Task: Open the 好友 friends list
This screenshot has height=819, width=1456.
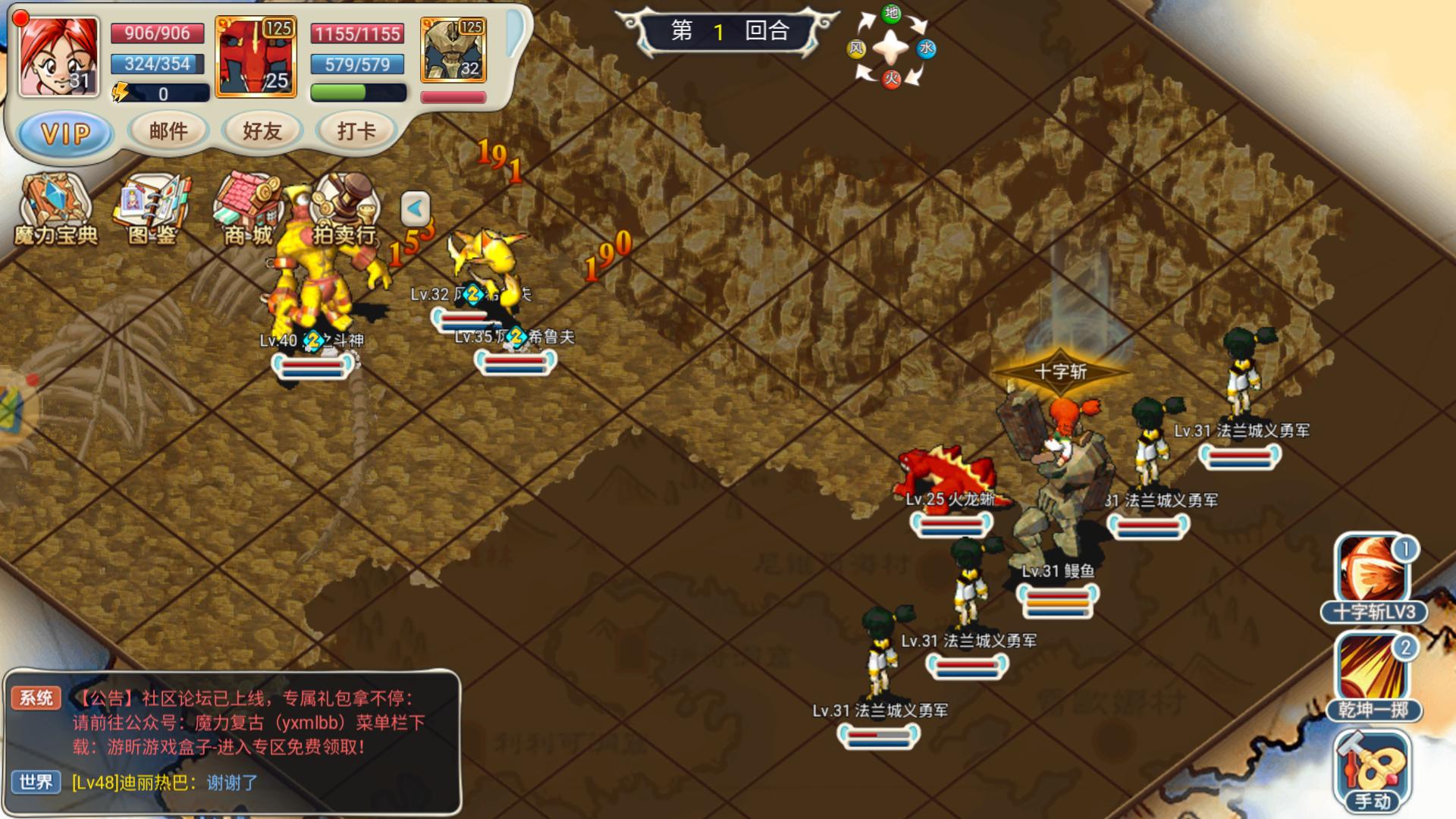Action: 262,131
